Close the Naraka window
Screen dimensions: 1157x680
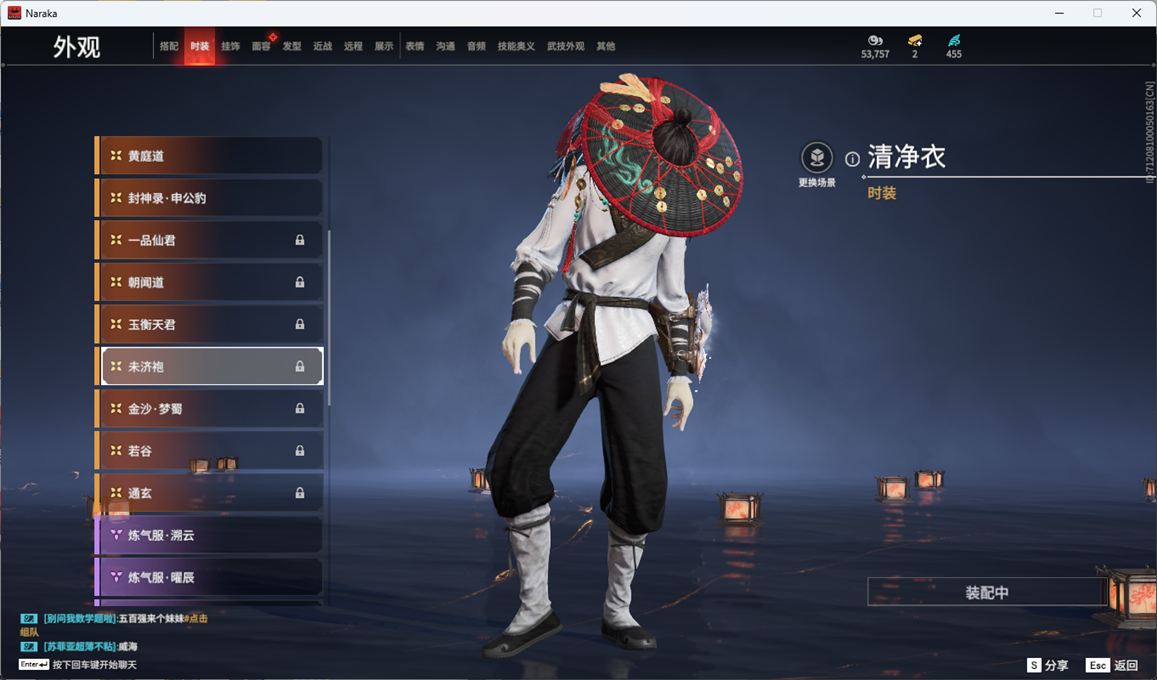click(x=1136, y=13)
